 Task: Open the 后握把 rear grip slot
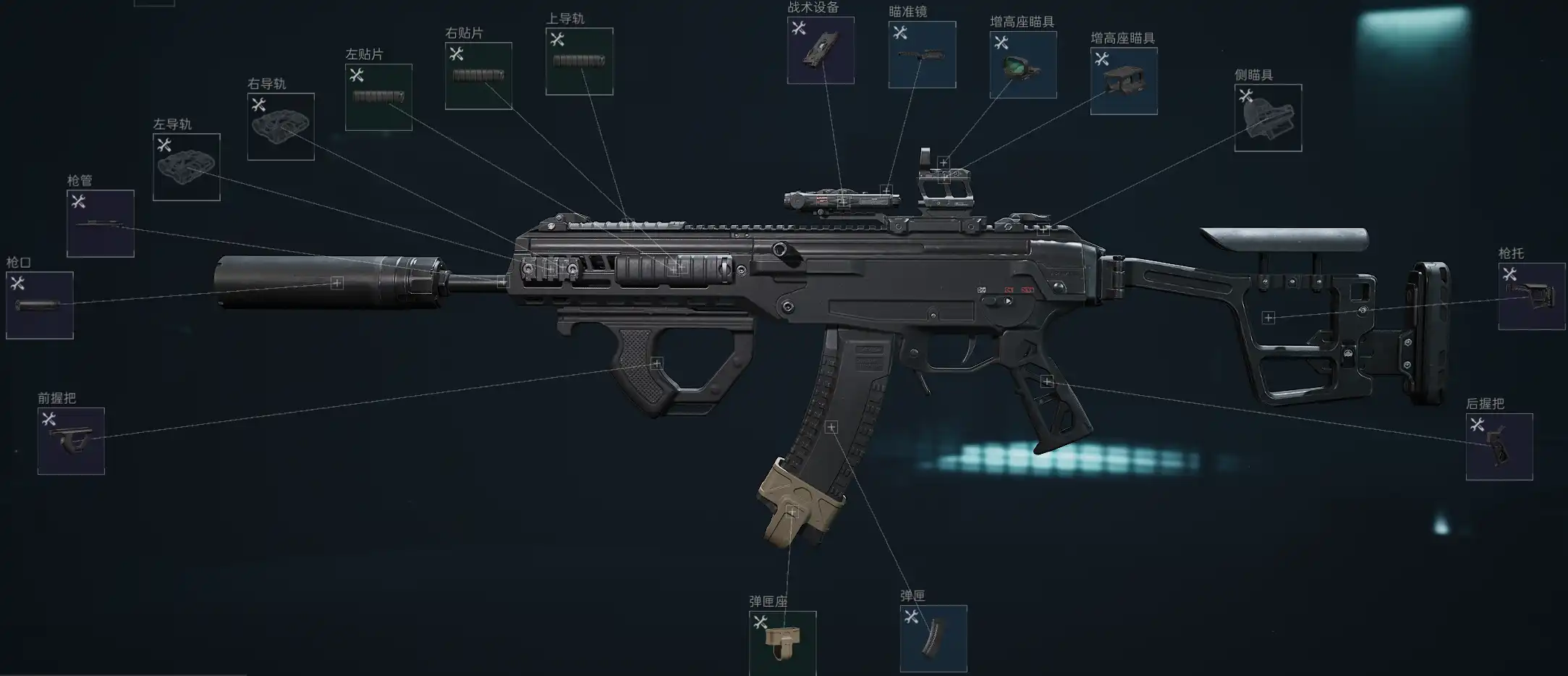pyautogui.click(x=1499, y=447)
